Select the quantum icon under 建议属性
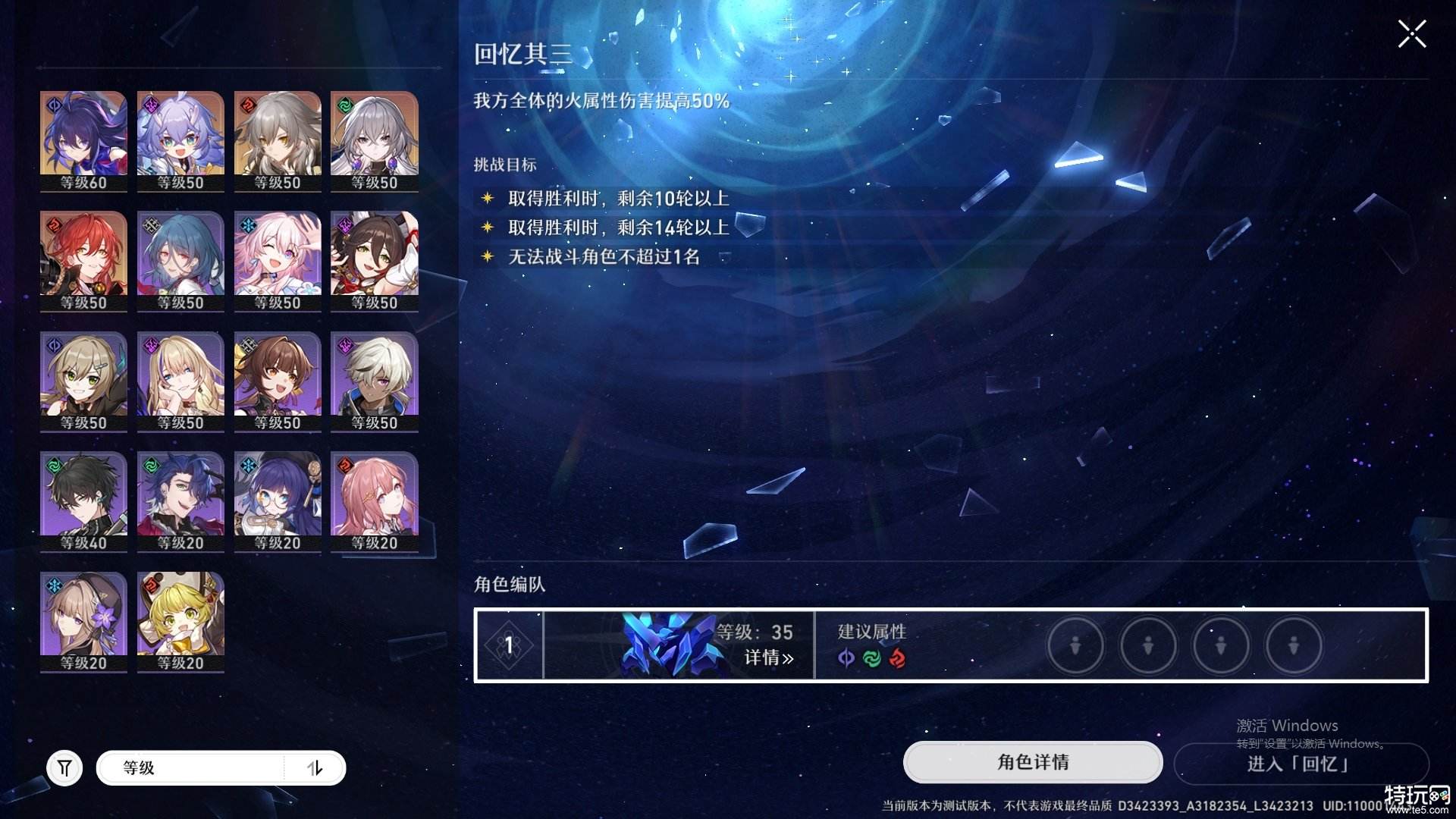Viewport: 1456px width, 819px height. click(844, 659)
